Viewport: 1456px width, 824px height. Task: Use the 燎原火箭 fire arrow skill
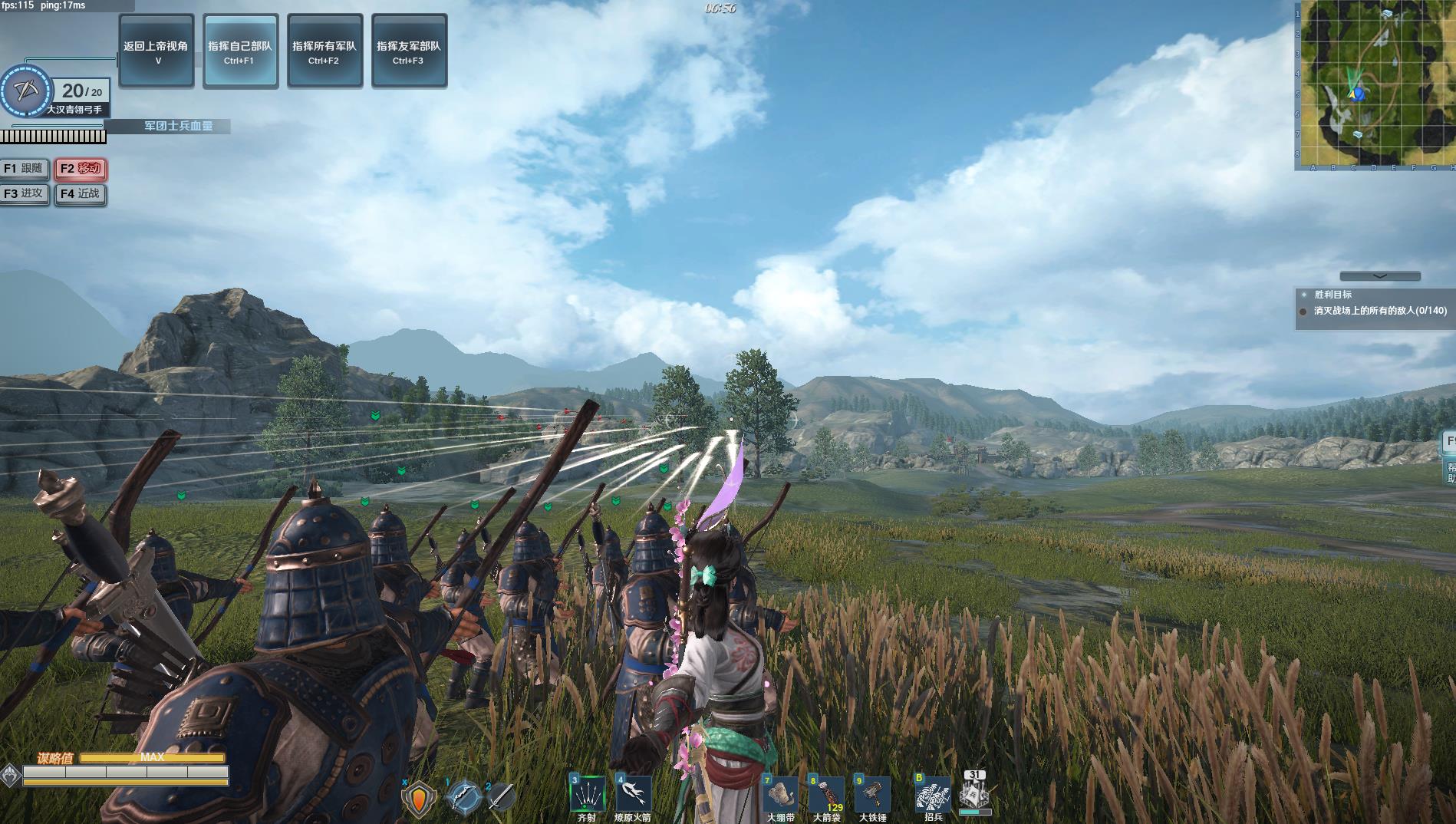tap(633, 795)
